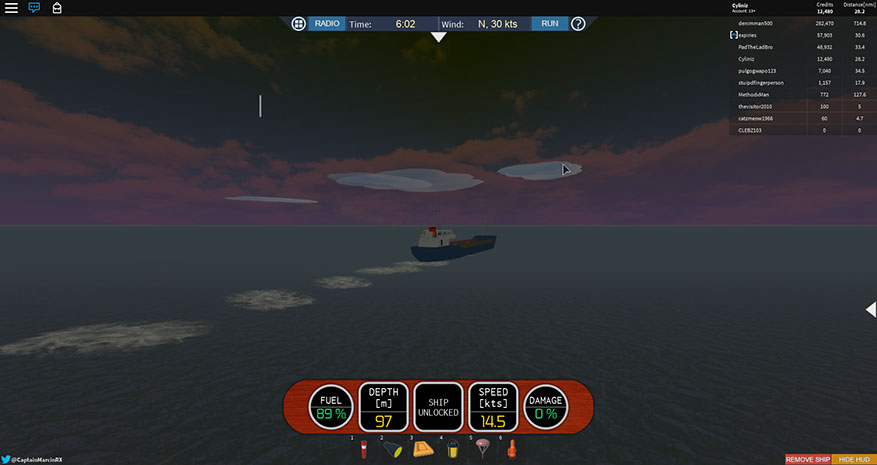Viewport: 877px width, 465px height.
Task: Activate the RUN button
Action: 550,23
